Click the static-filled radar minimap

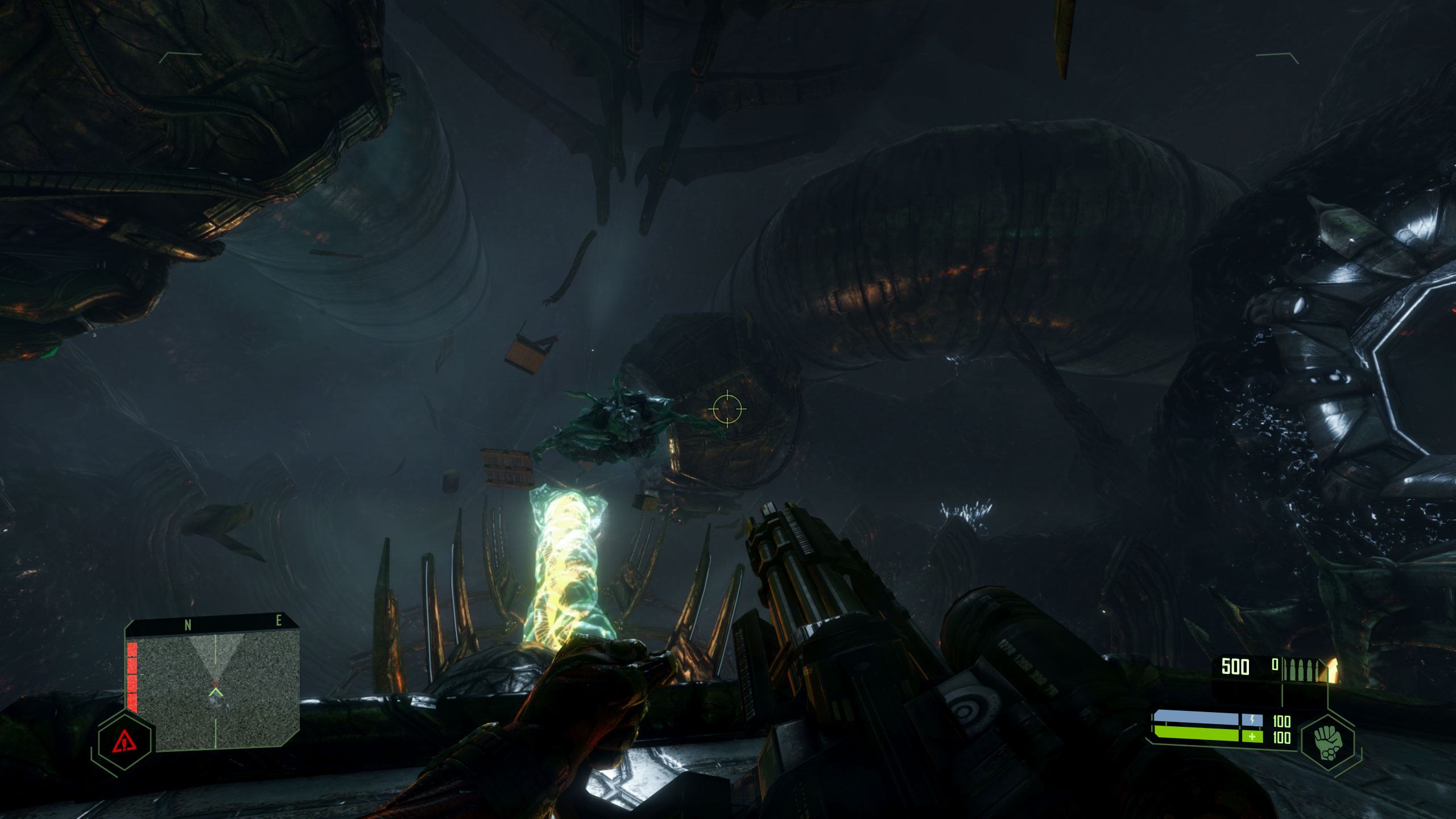pyautogui.click(x=218, y=690)
